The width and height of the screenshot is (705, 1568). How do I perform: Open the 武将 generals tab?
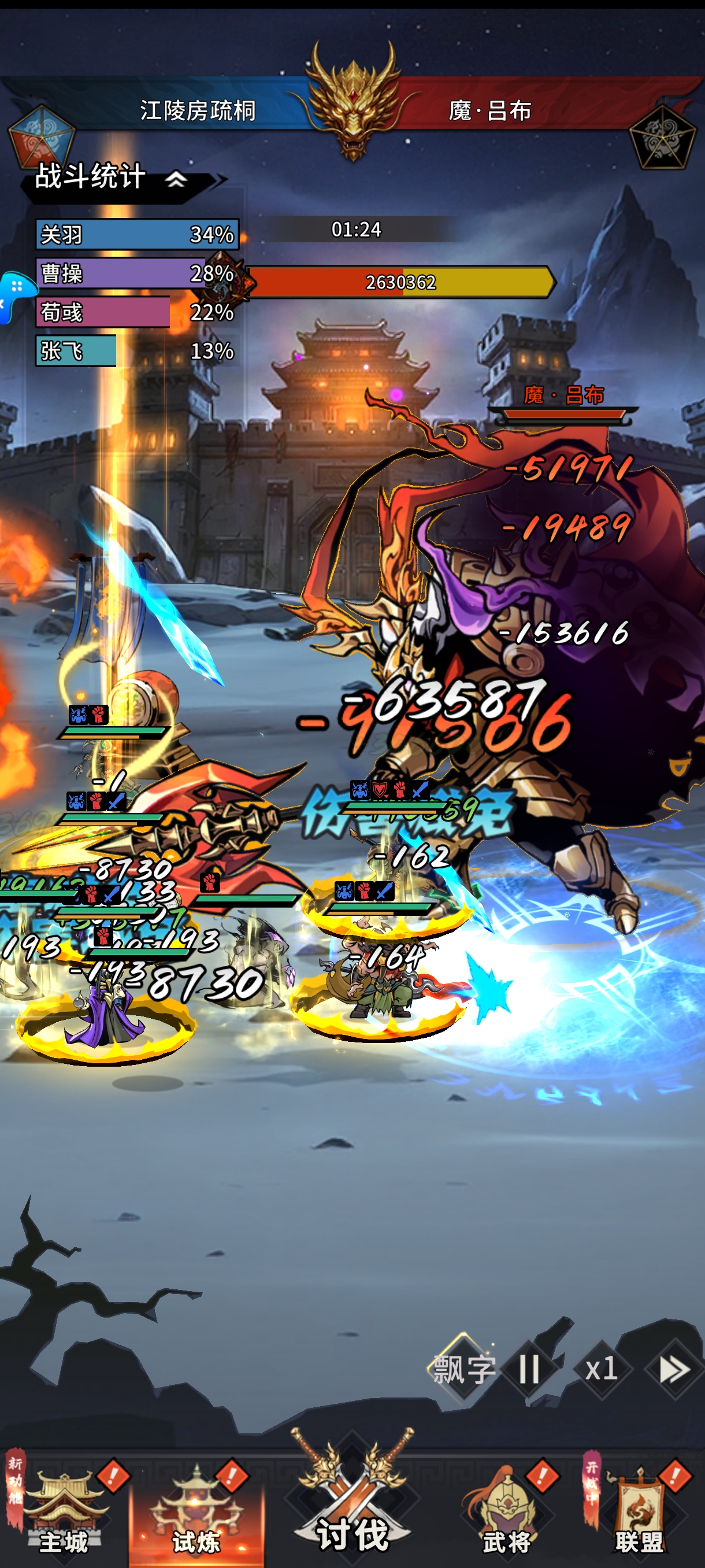[x=507, y=1510]
